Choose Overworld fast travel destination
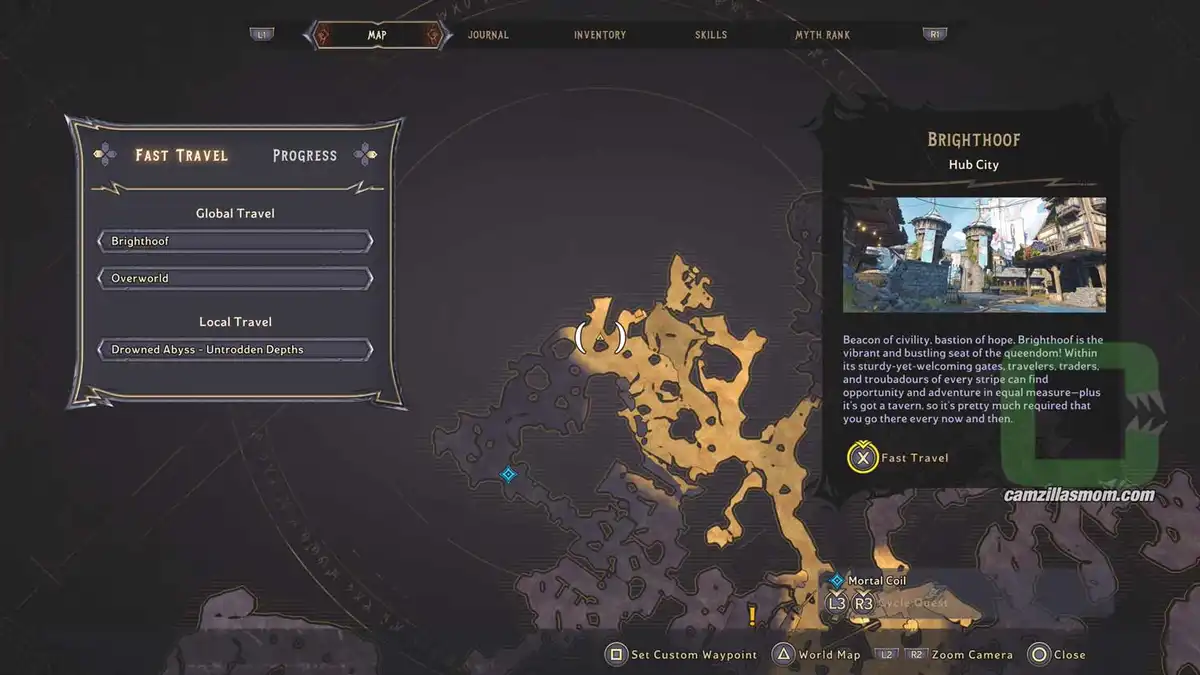The image size is (1200, 675). click(235, 278)
